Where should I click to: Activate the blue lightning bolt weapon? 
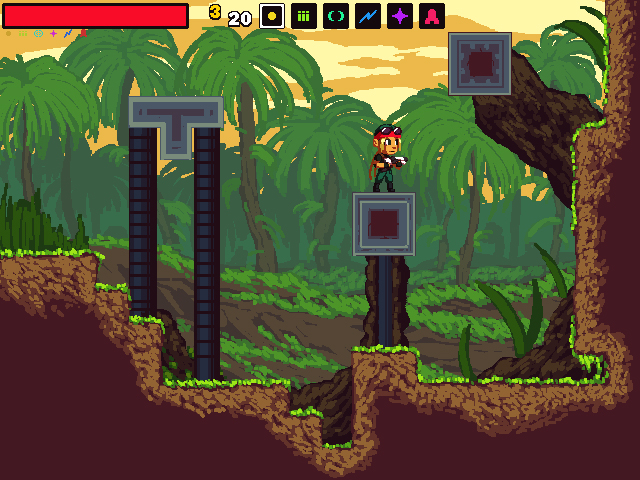(x=368, y=16)
